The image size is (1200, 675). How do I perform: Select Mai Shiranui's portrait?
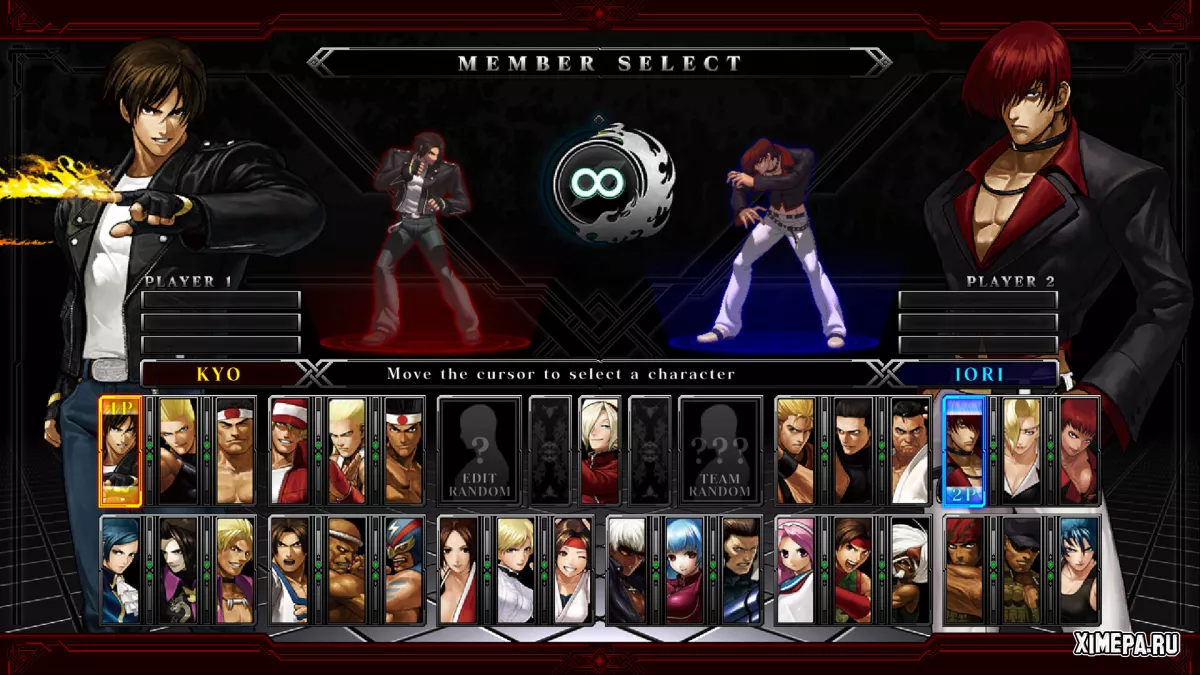pos(459,571)
